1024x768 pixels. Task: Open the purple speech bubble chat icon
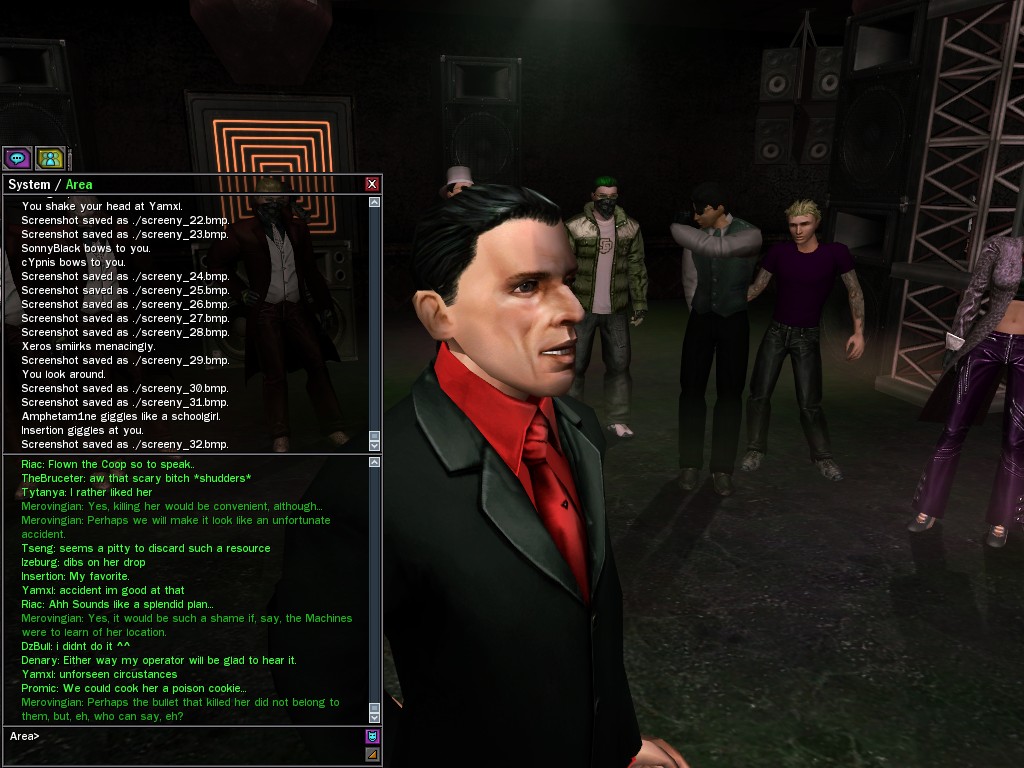(x=17, y=158)
